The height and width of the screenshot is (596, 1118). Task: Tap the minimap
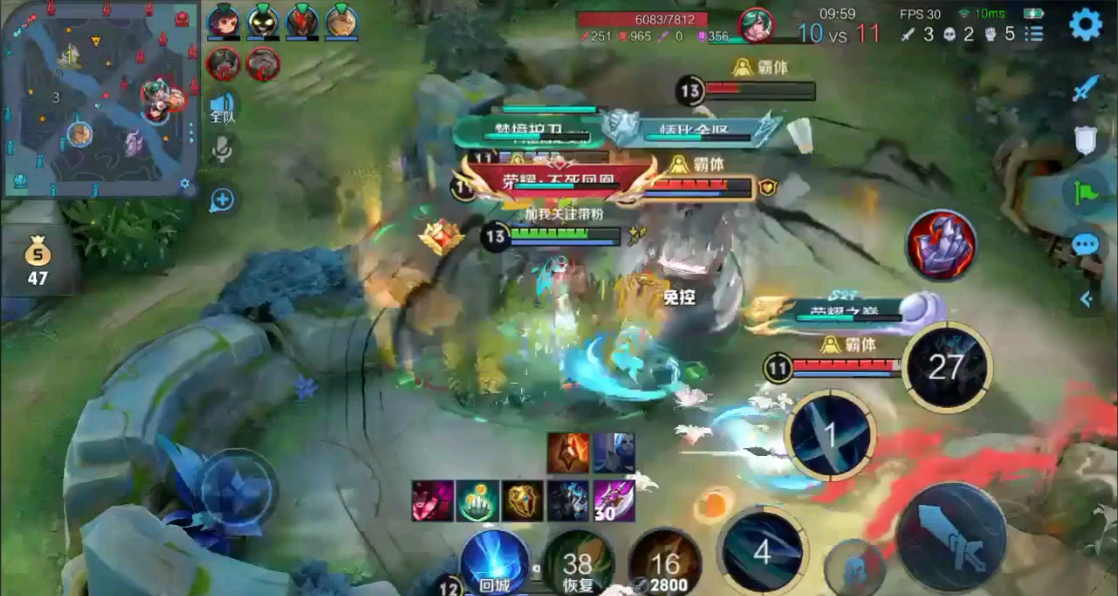point(98,99)
